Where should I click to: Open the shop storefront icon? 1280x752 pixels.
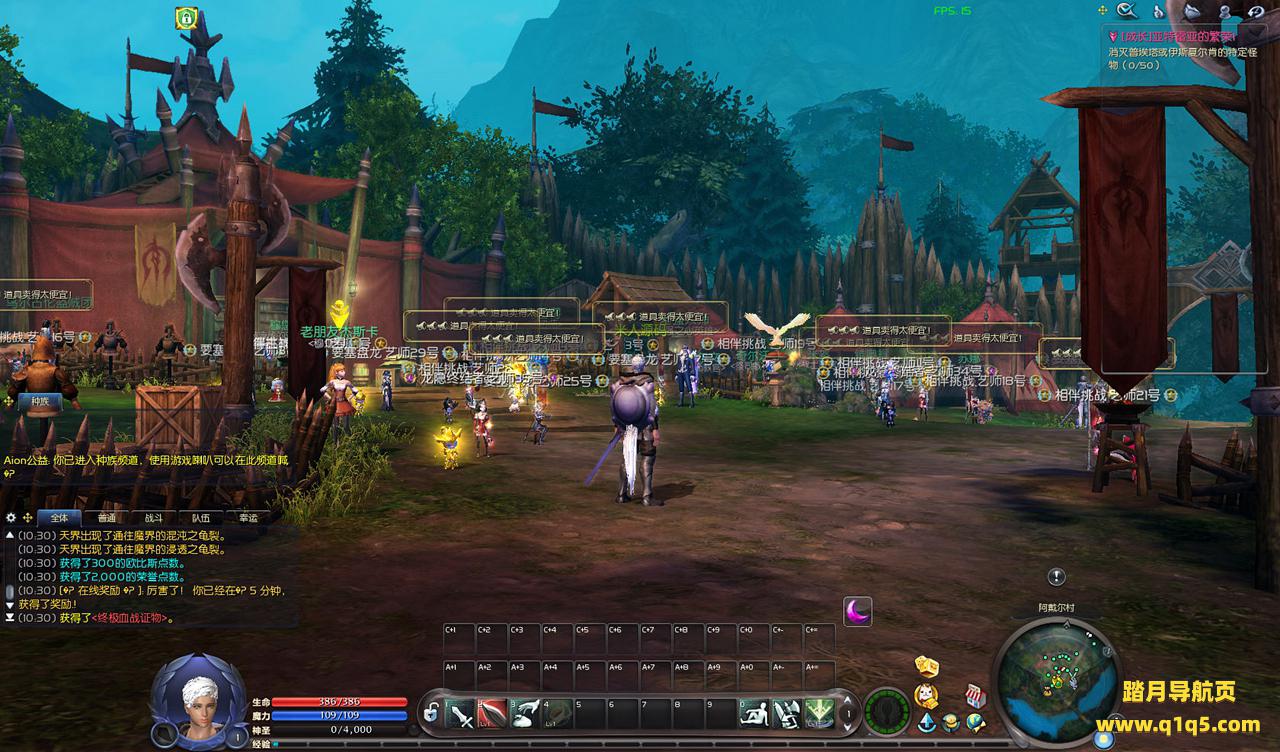[975, 696]
